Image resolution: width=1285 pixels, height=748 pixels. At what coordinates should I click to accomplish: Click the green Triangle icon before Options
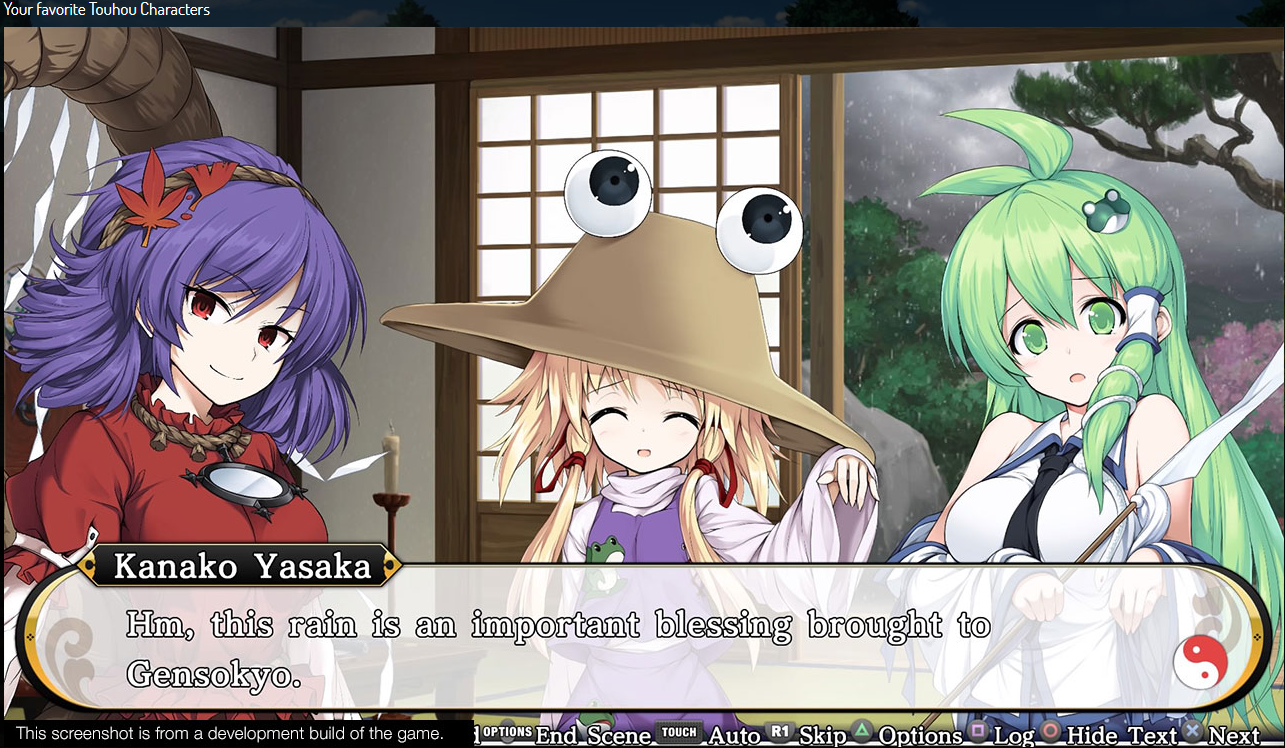click(861, 732)
